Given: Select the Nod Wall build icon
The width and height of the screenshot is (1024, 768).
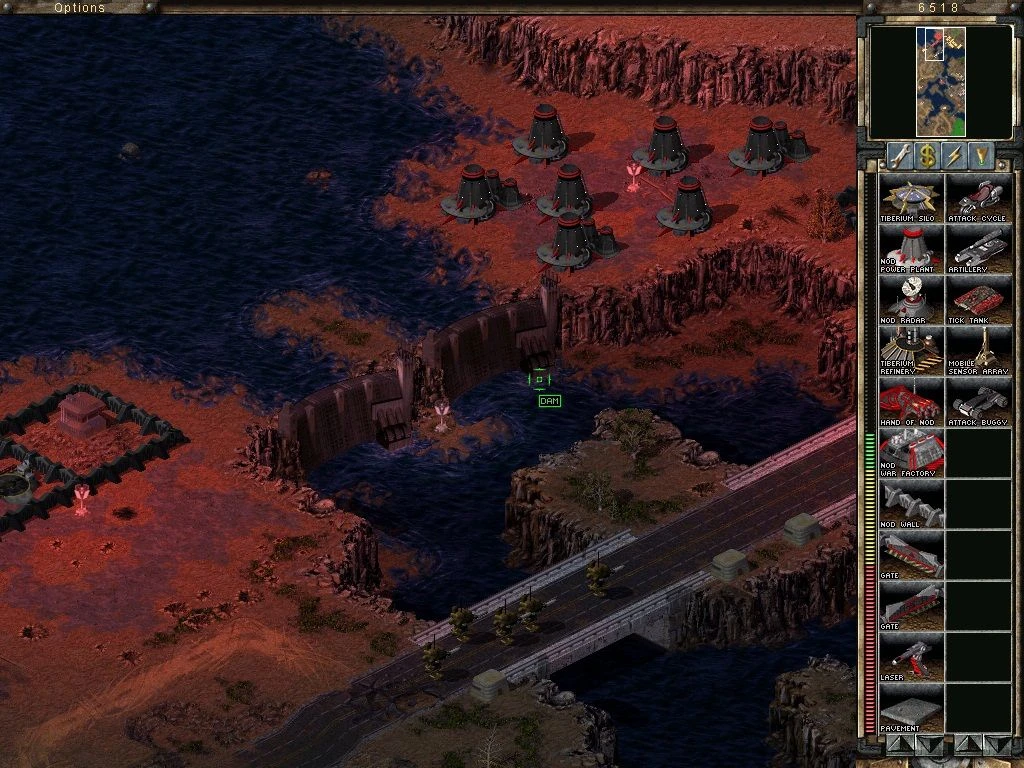Looking at the screenshot, I should [911, 503].
